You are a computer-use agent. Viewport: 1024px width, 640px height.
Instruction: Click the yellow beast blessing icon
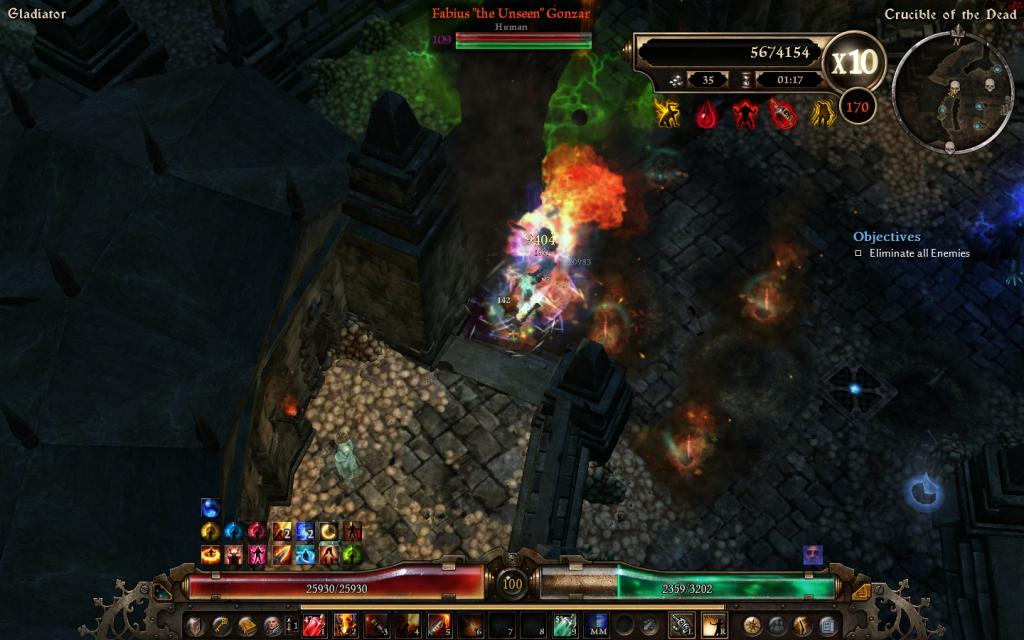pyautogui.click(x=667, y=115)
